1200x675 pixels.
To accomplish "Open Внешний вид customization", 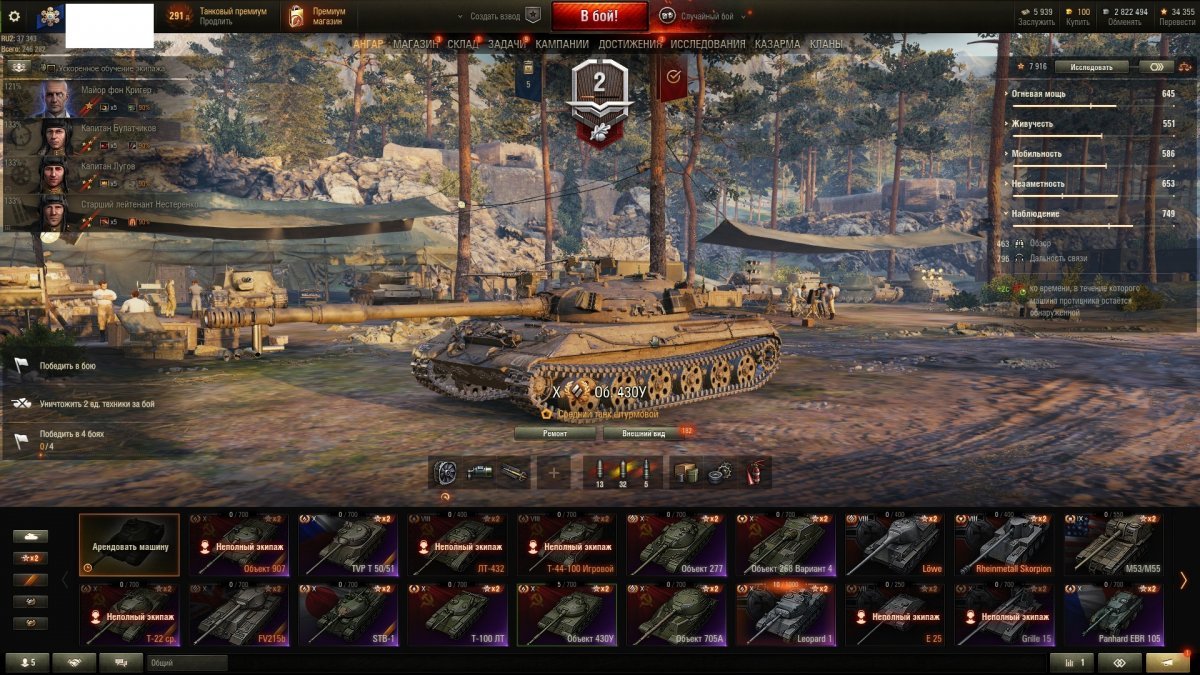I will 643,433.
